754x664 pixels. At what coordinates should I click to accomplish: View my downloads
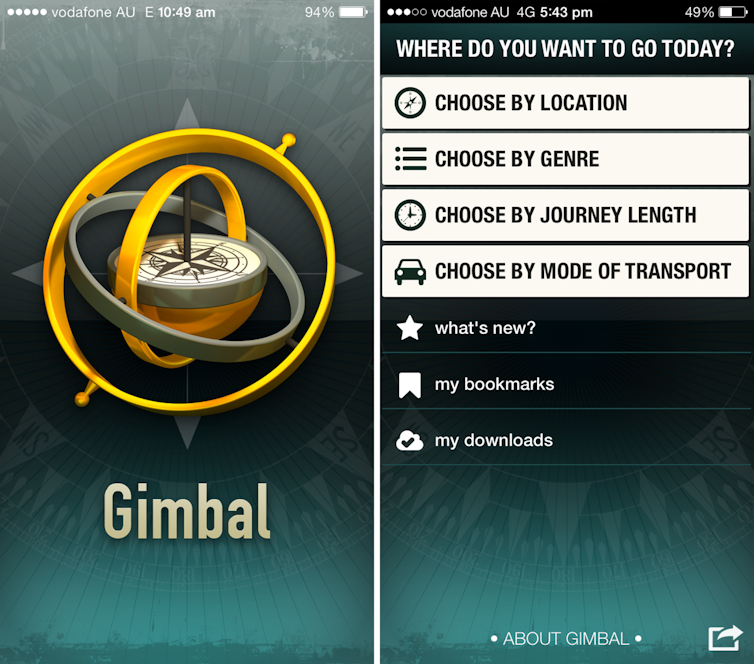[493, 440]
